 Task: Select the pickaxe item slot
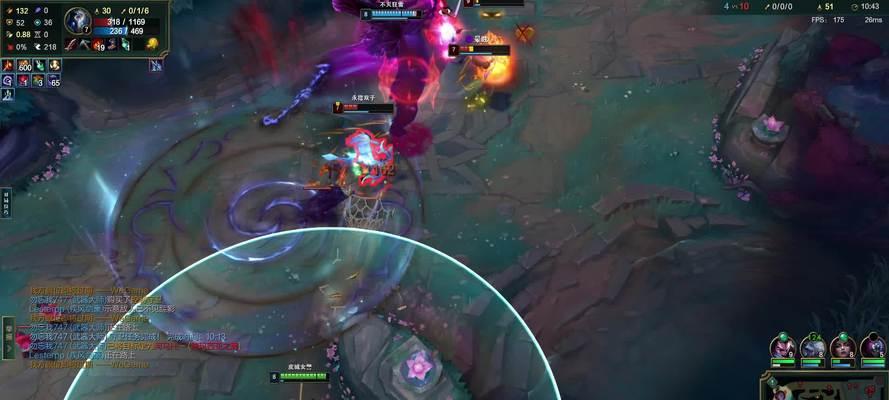coord(86,44)
